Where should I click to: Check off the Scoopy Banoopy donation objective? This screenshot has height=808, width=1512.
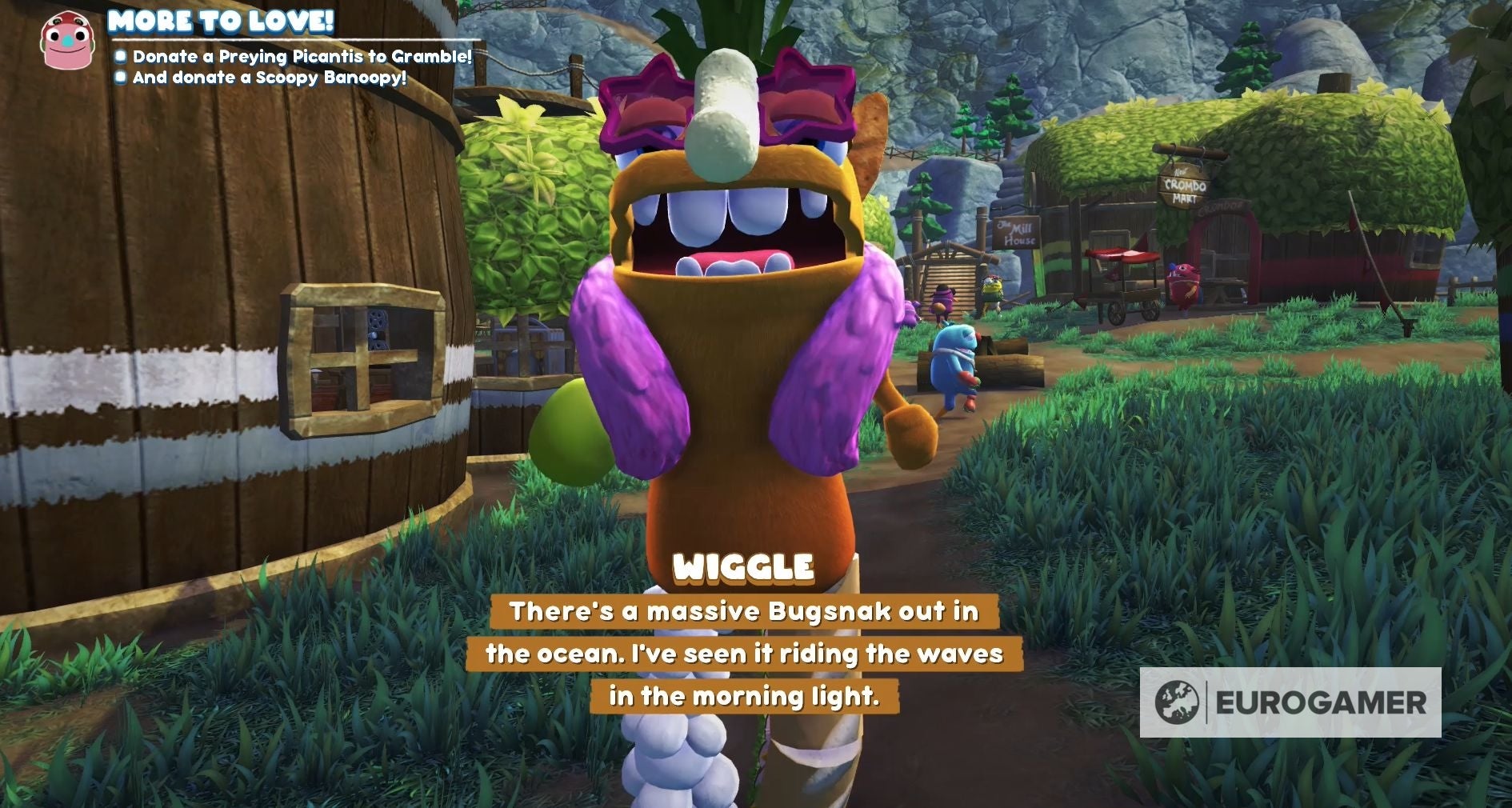click(122, 78)
